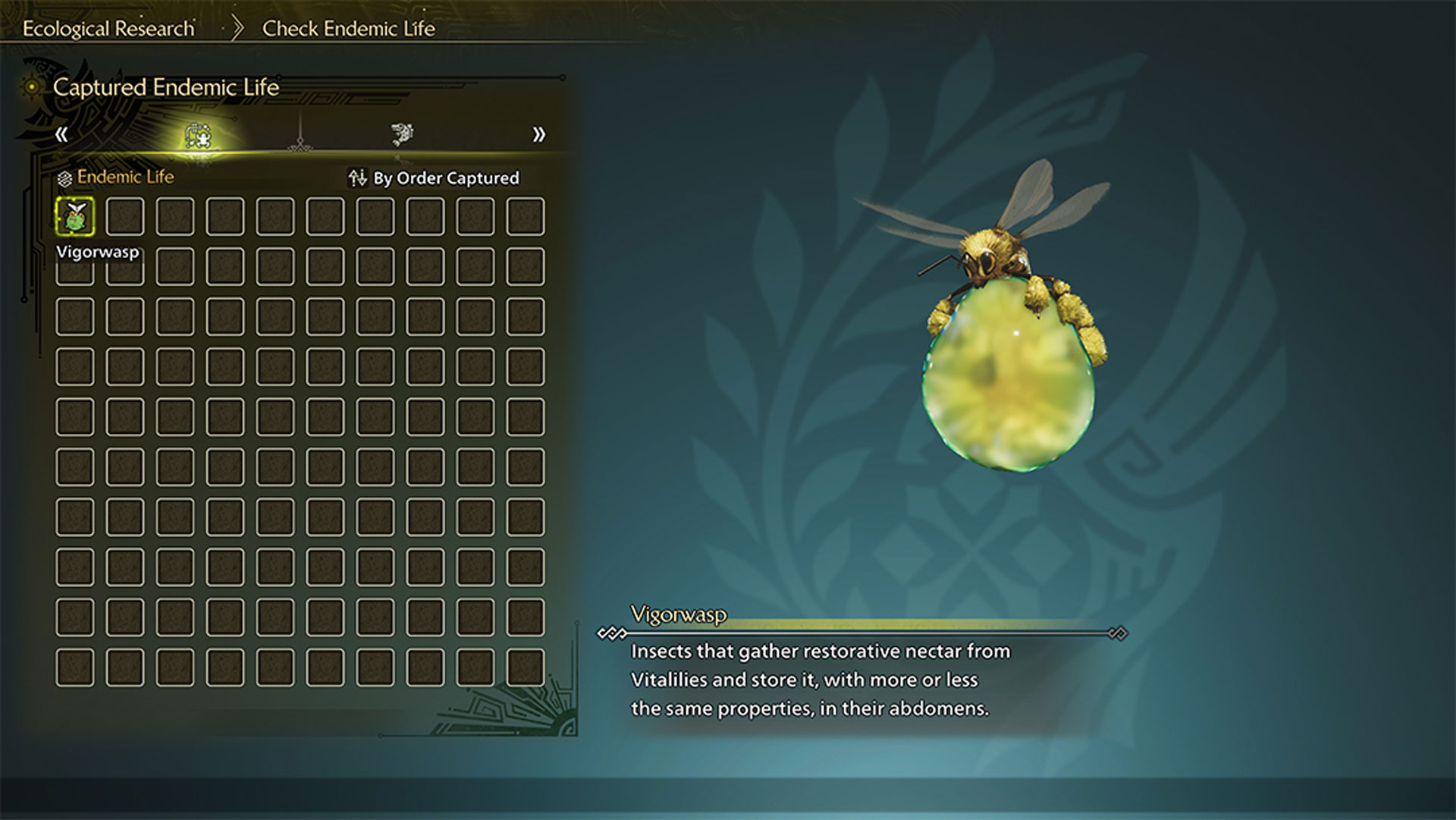Select the first empty slot beside Vigorwasp
The width and height of the screenshot is (1456, 820).
[x=124, y=216]
